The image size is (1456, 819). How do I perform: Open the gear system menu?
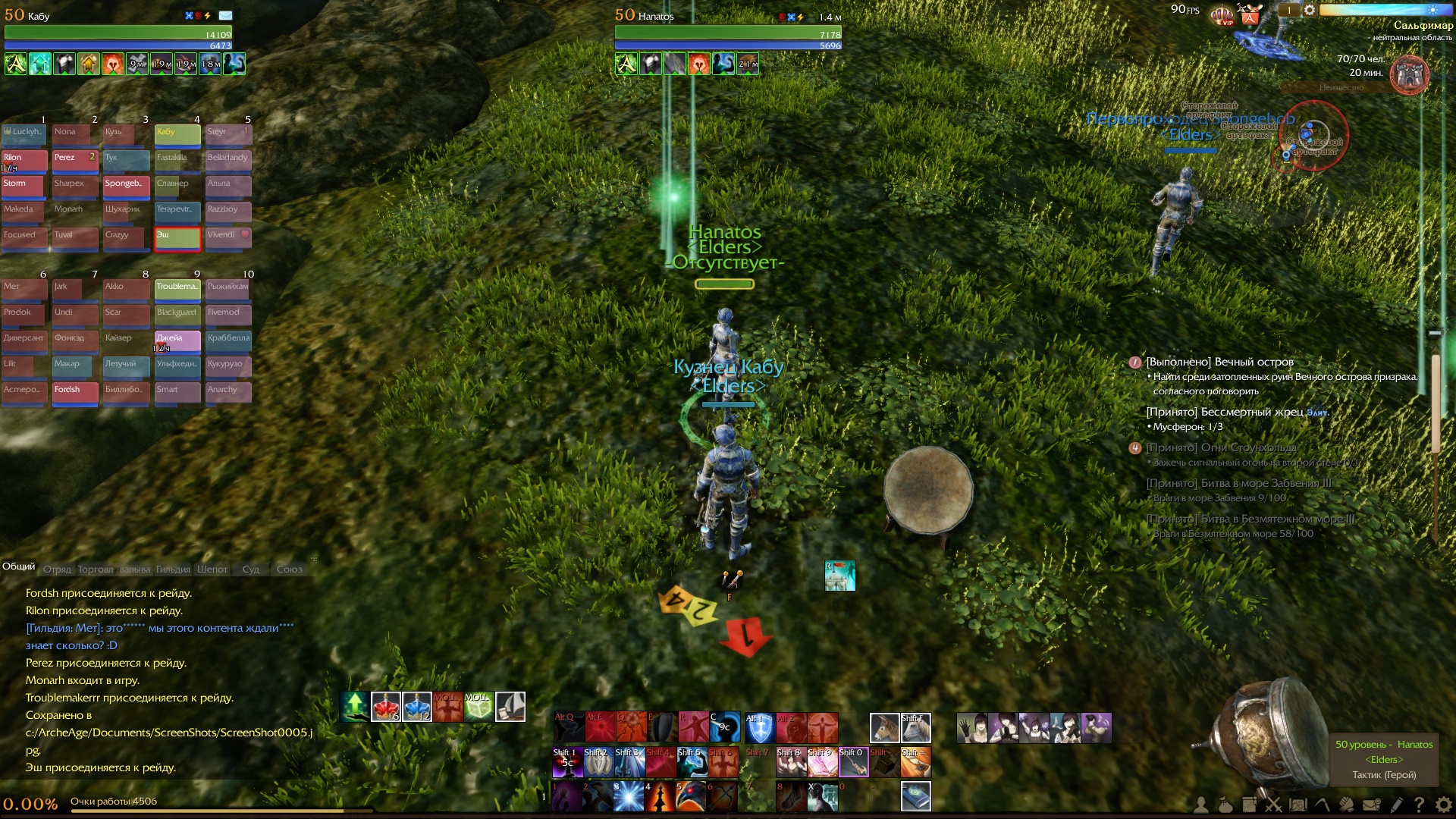click(x=1443, y=805)
